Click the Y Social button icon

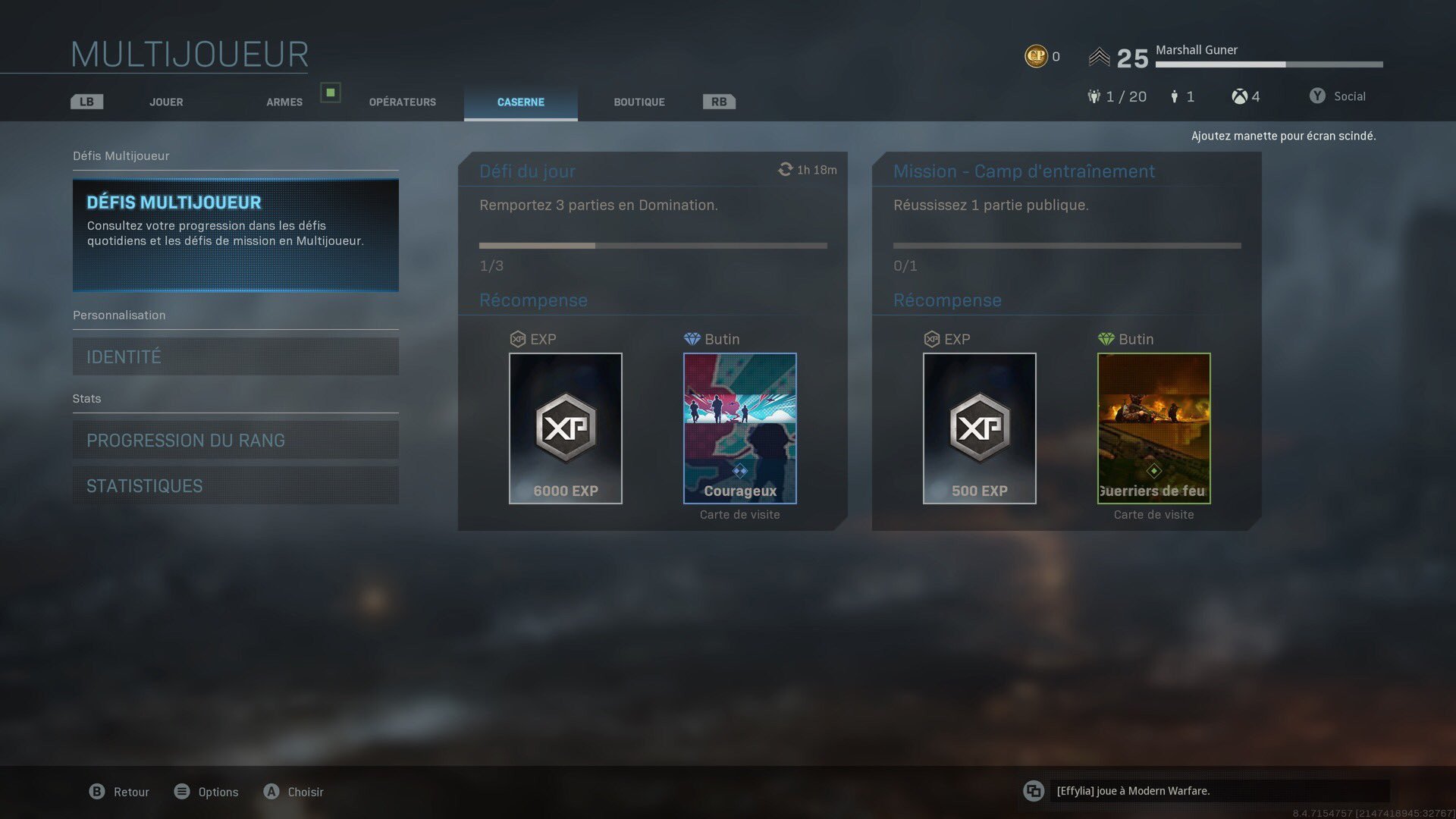[1317, 96]
